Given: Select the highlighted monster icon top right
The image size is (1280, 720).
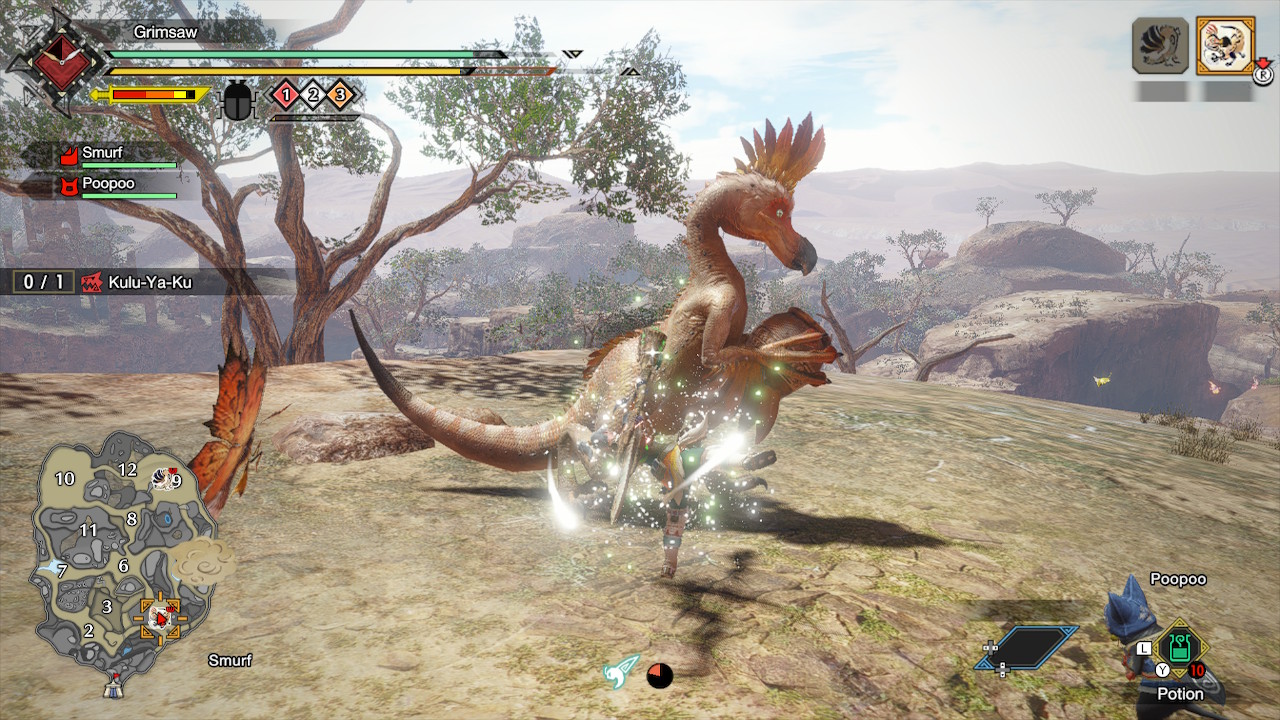Looking at the screenshot, I should (x=1225, y=45).
